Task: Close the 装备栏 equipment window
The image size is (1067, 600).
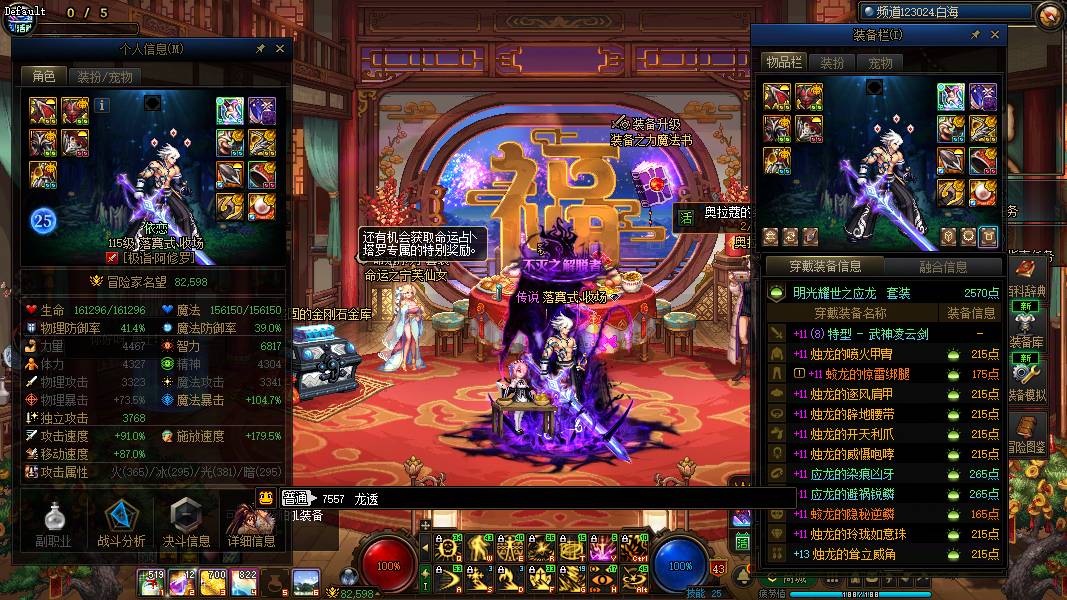Action: [x=995, y=35]
